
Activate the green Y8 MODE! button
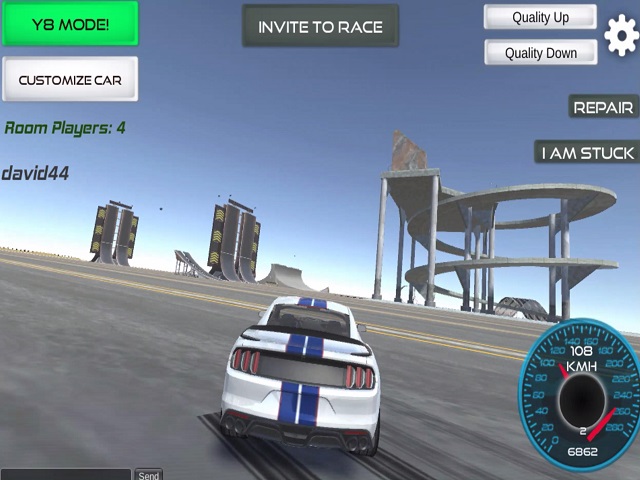click(70, 24)
